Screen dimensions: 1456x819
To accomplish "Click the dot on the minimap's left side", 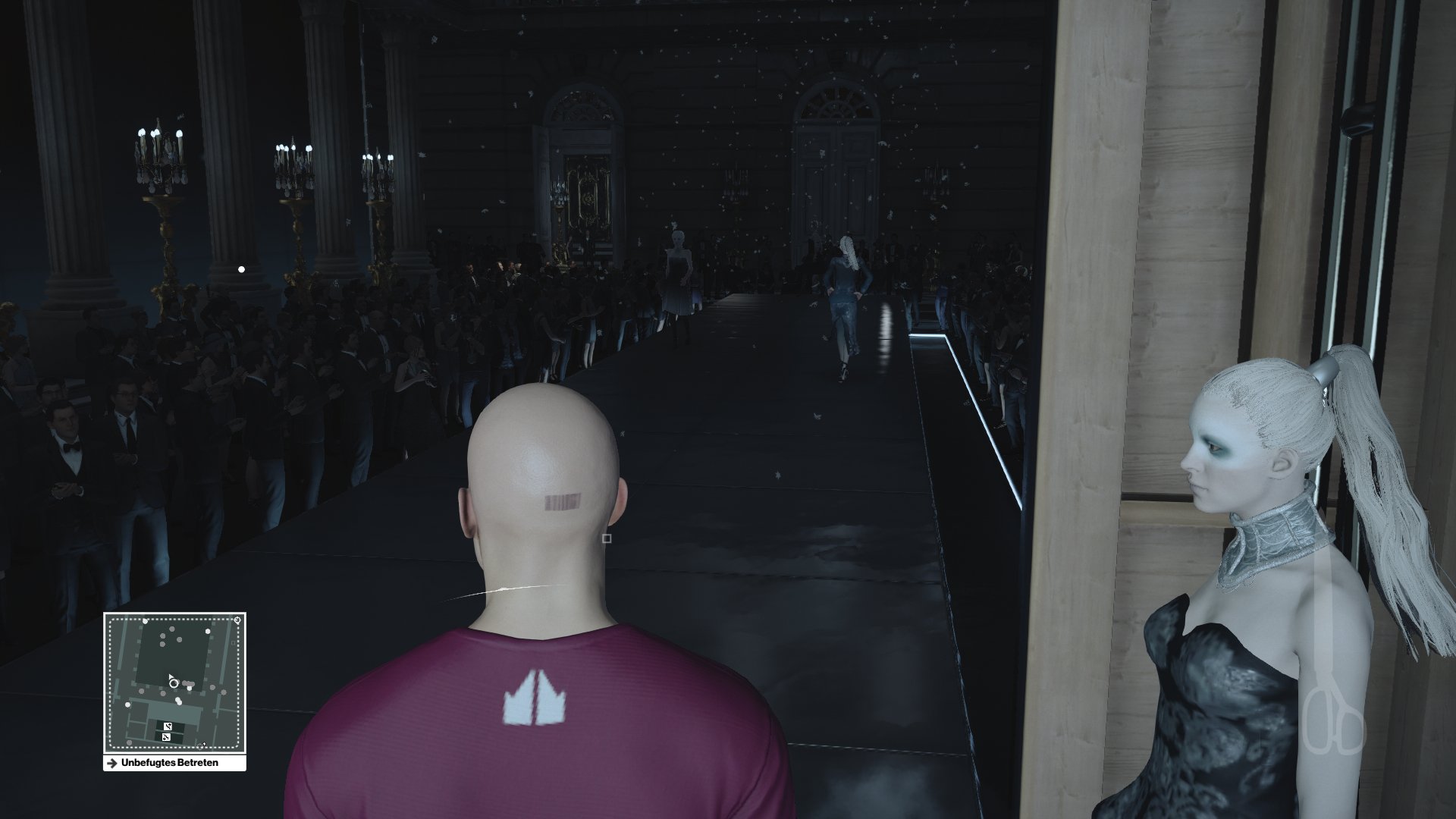I will coord(127,705).
